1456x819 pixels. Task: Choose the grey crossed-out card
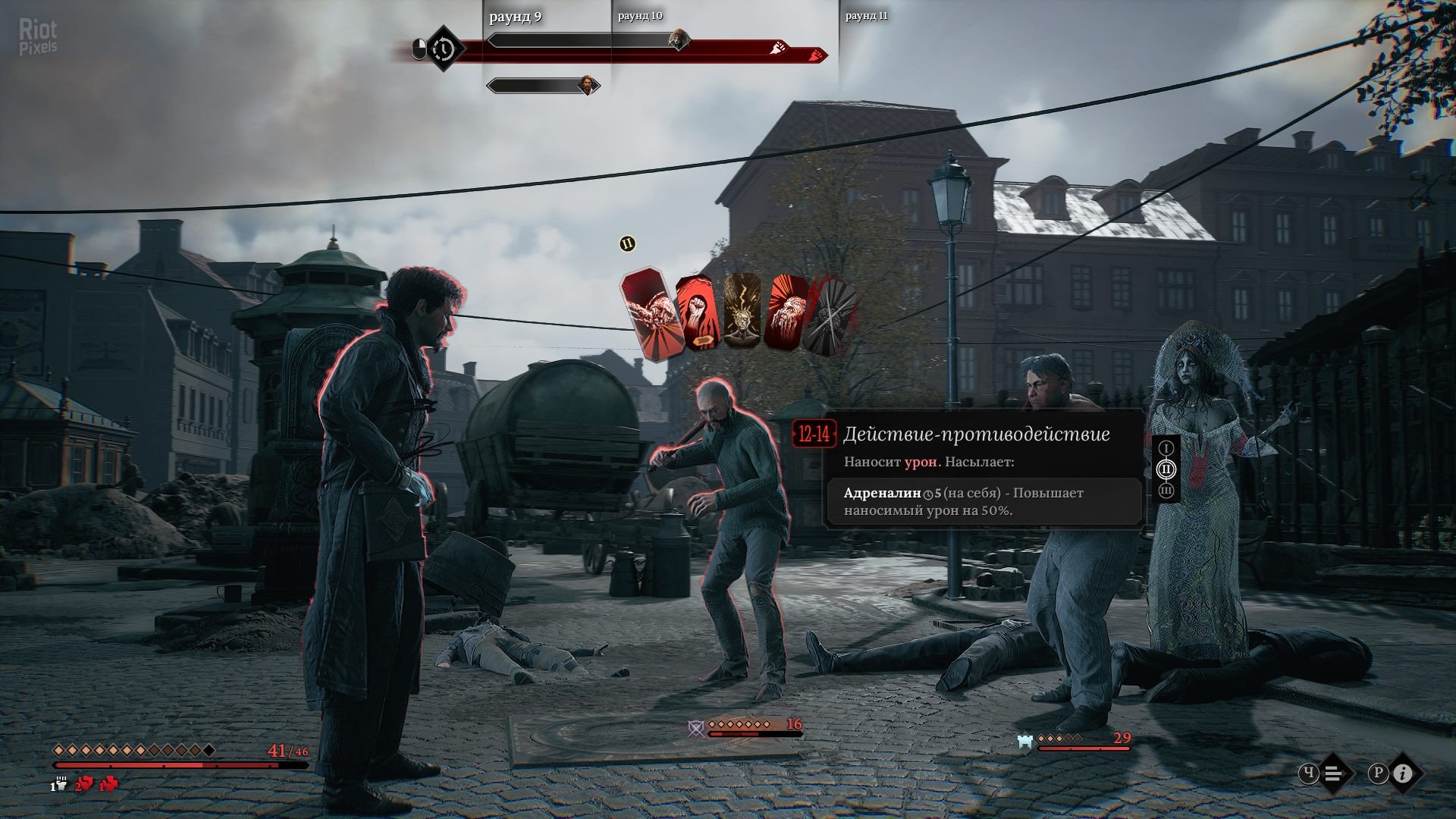[830, 314]
